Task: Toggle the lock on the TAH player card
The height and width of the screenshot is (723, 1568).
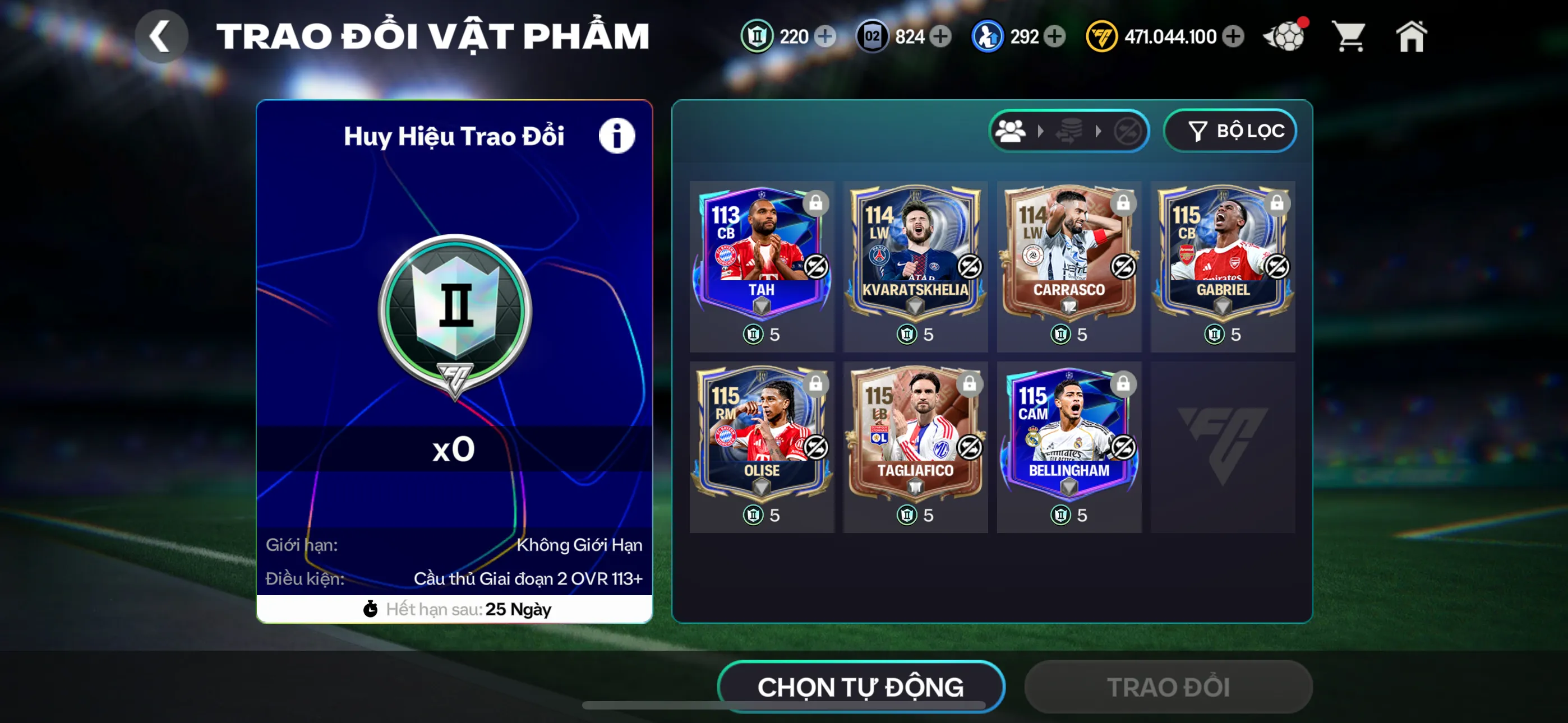Action: pos(815,205)
